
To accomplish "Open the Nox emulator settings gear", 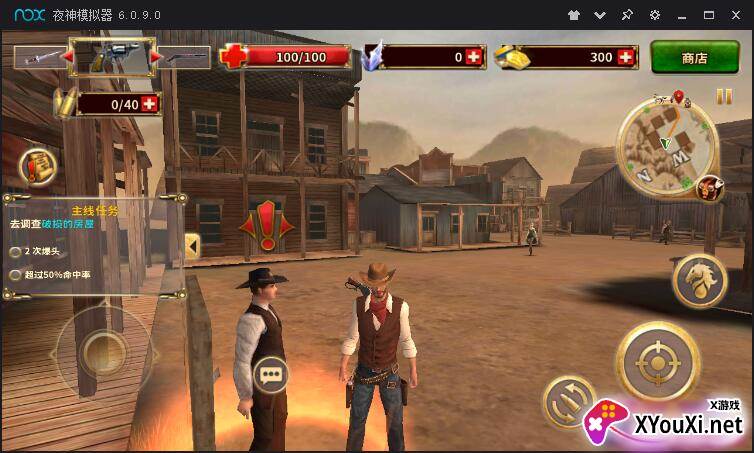I will tap(654, 15).
